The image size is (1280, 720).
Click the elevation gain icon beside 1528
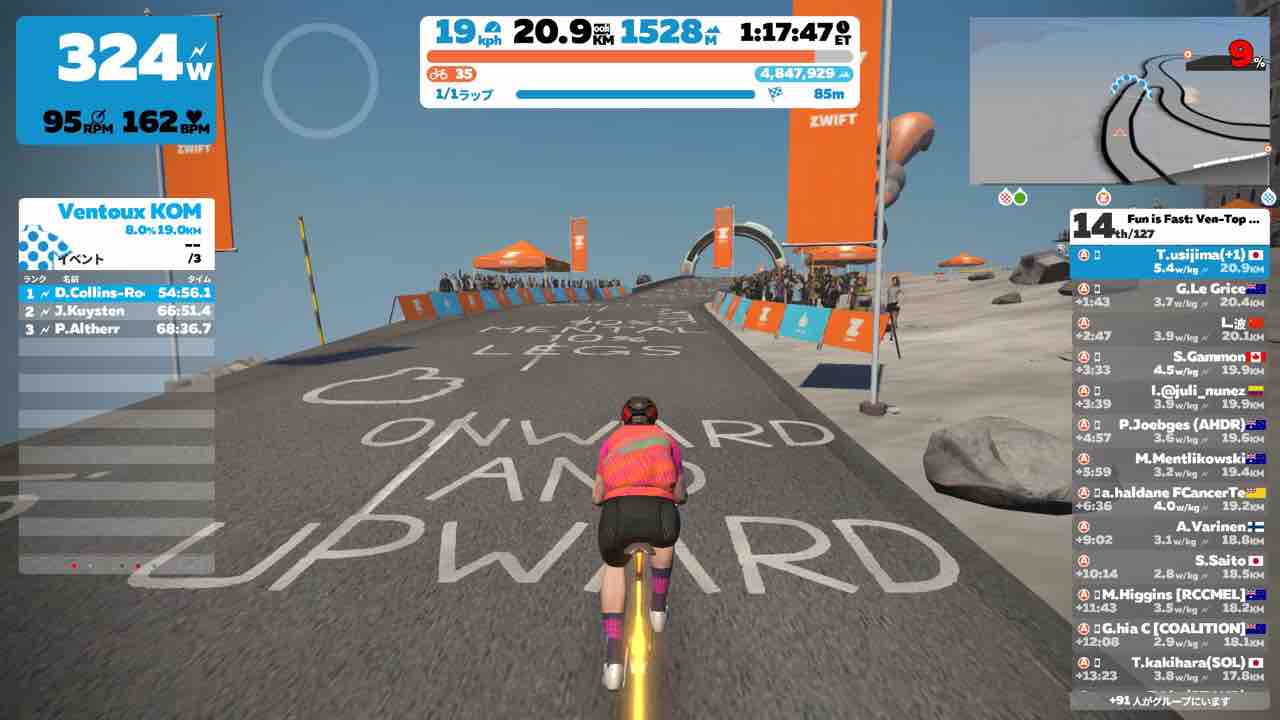712,31
